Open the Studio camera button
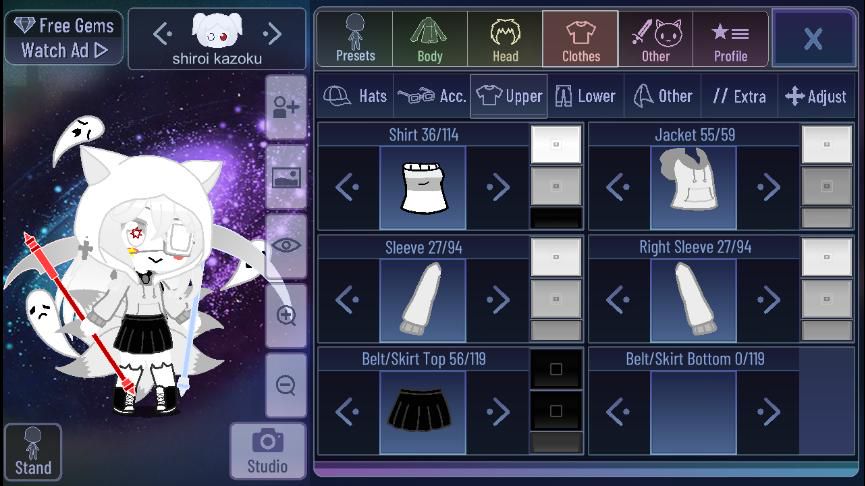The height and width of the screenshot is (486, 865). 267,451
